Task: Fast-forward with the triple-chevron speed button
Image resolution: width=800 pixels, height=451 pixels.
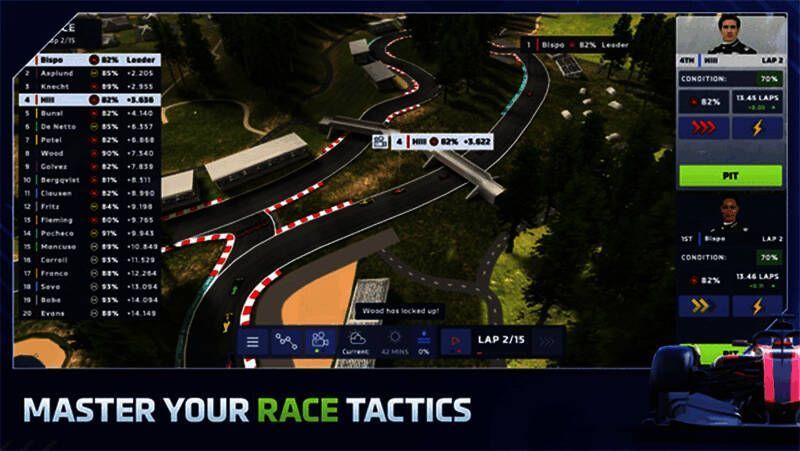Action: pos(546,341)
